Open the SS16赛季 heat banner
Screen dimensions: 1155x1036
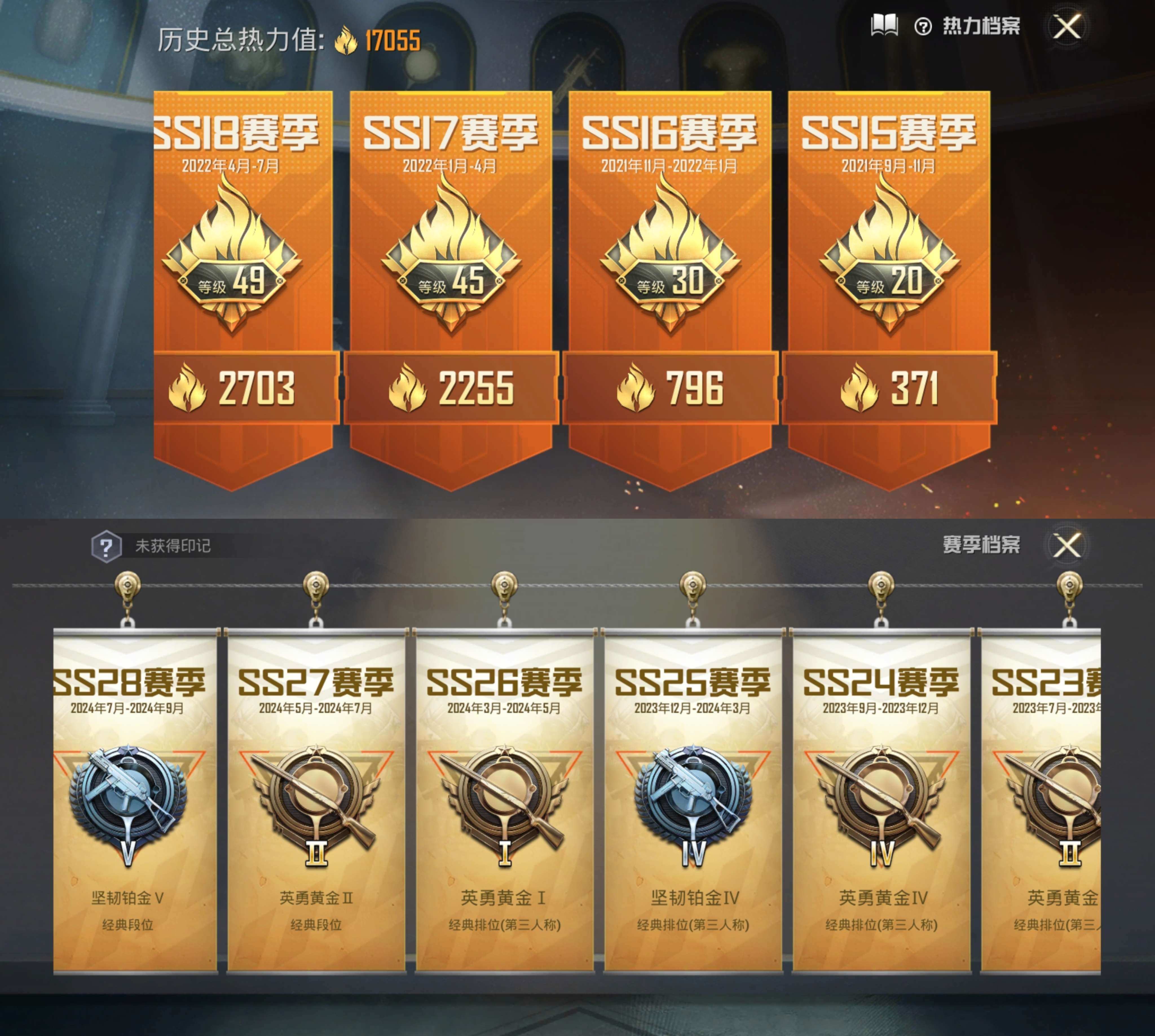[670, 285]
